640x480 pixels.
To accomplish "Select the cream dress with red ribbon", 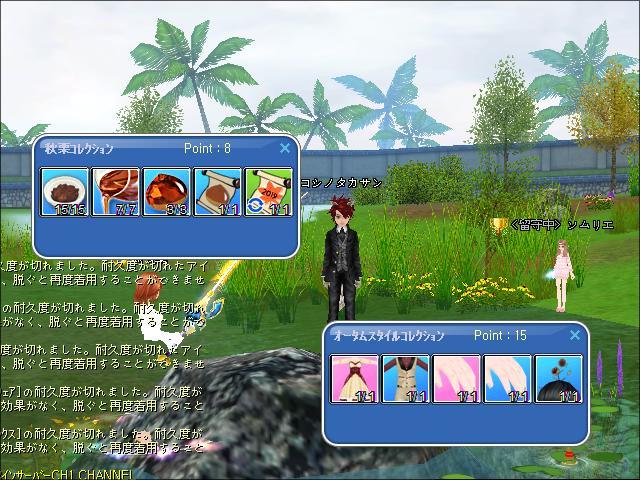I will pos(355,378).
